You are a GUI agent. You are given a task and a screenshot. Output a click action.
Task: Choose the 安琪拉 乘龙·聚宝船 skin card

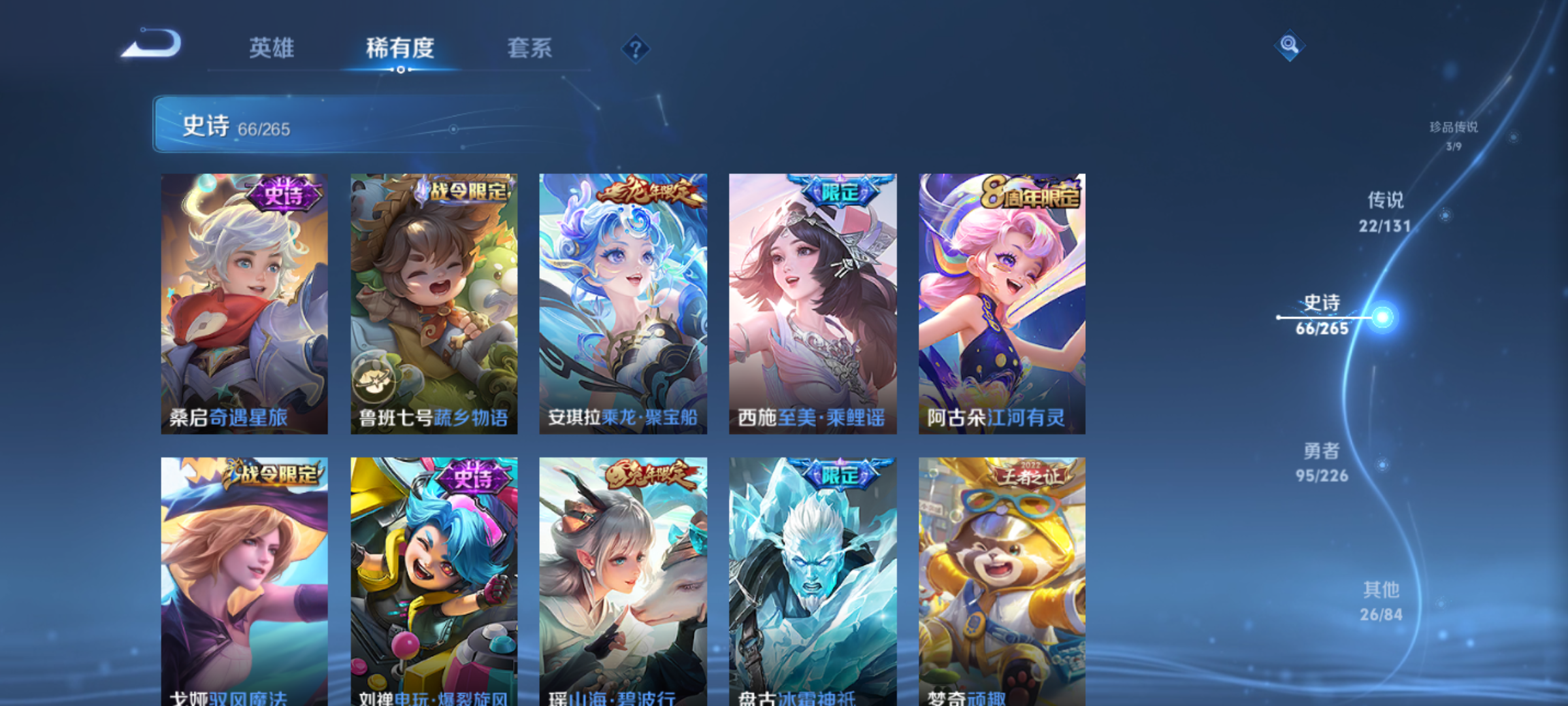[623, 303]
